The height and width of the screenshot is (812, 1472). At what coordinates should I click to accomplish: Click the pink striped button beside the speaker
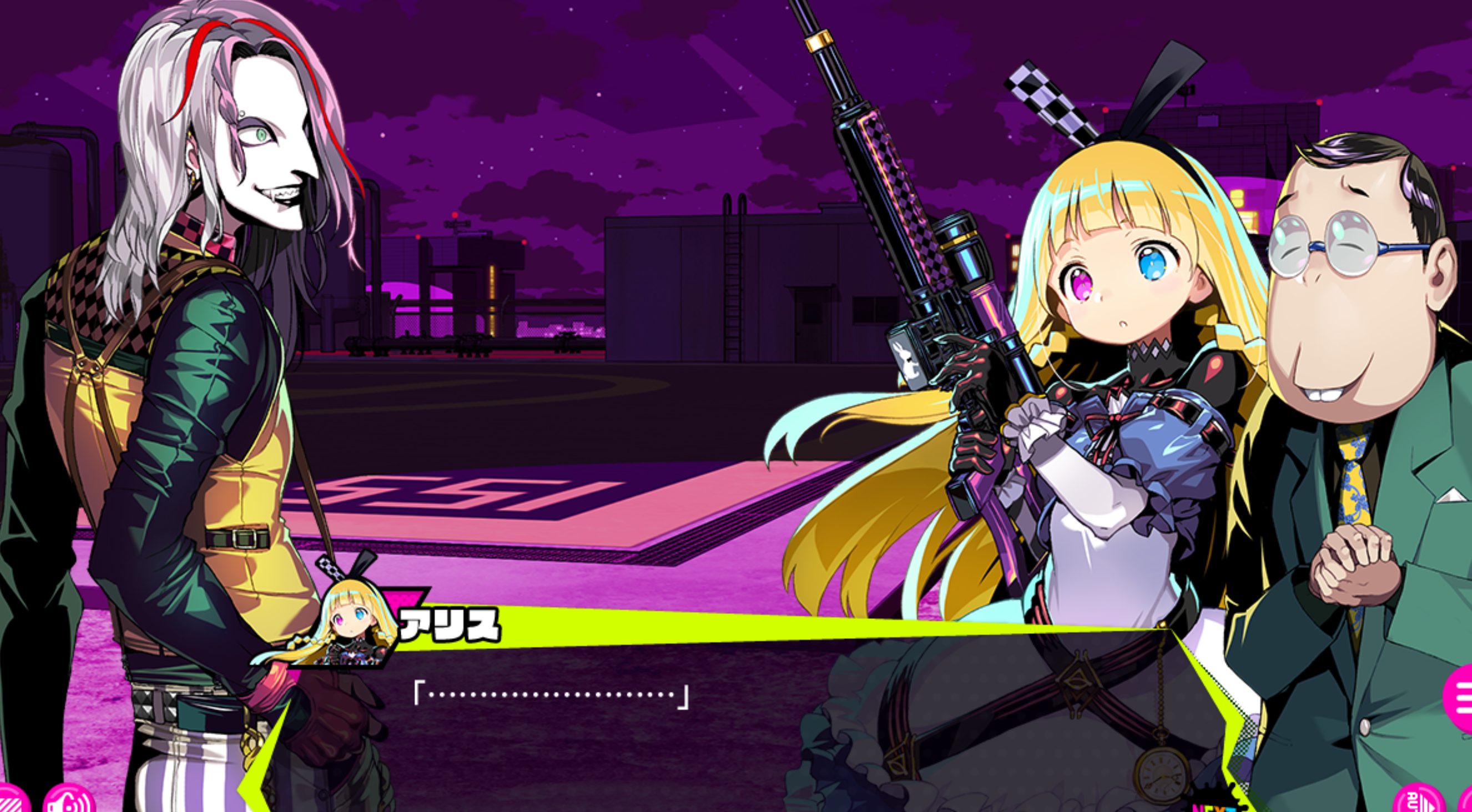(x=12, y=801)
